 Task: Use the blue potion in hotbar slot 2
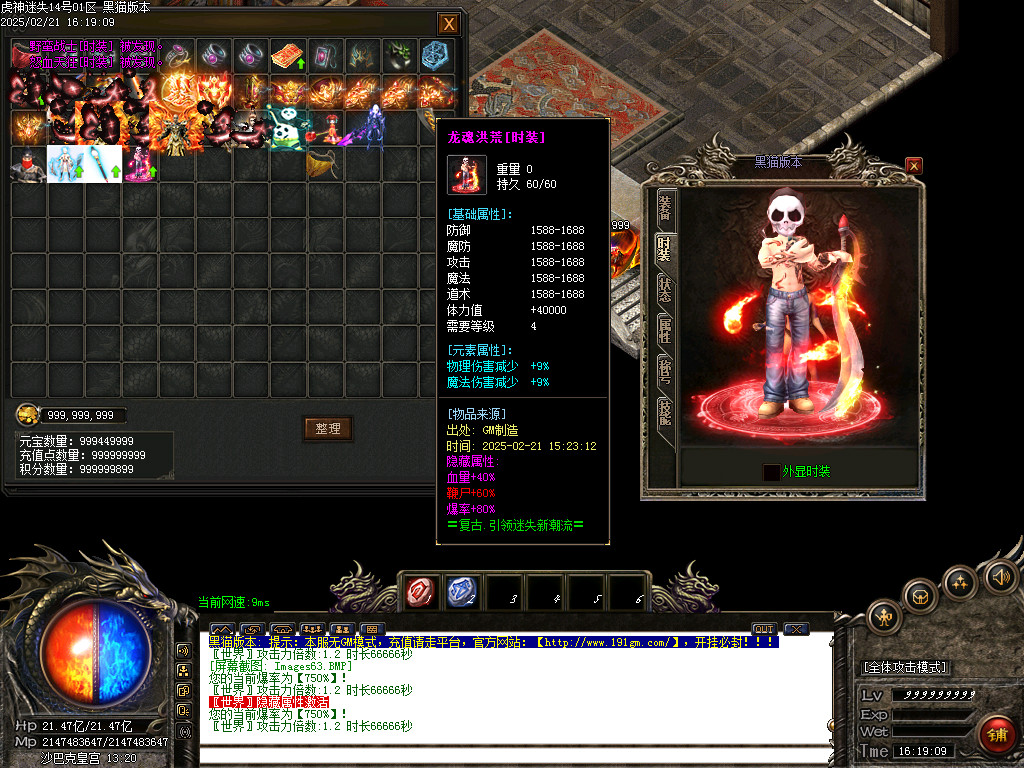coord(461,592)
